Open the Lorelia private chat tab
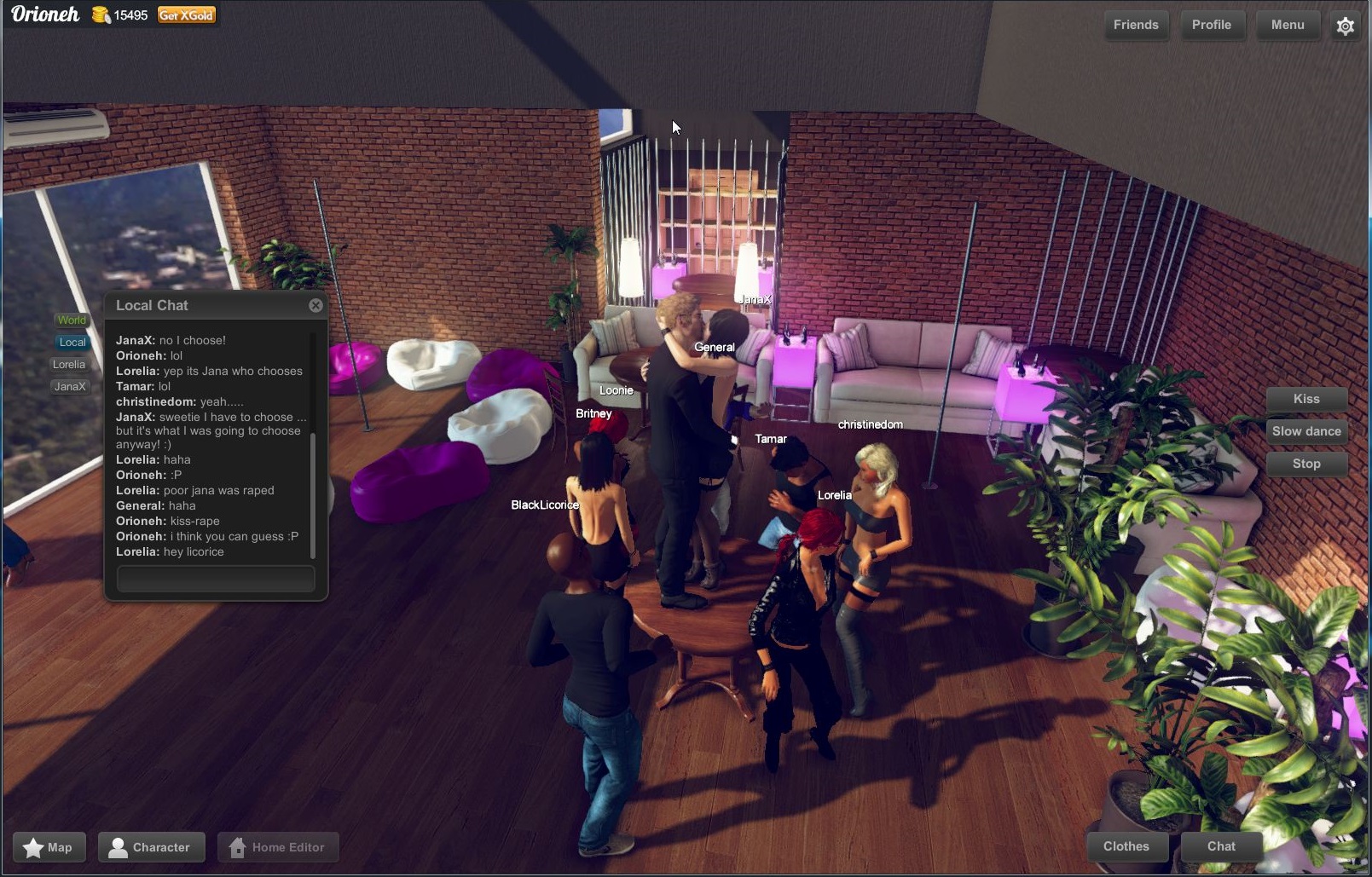The height and width of the screenshot is (877, 1372). pos(69,365)
